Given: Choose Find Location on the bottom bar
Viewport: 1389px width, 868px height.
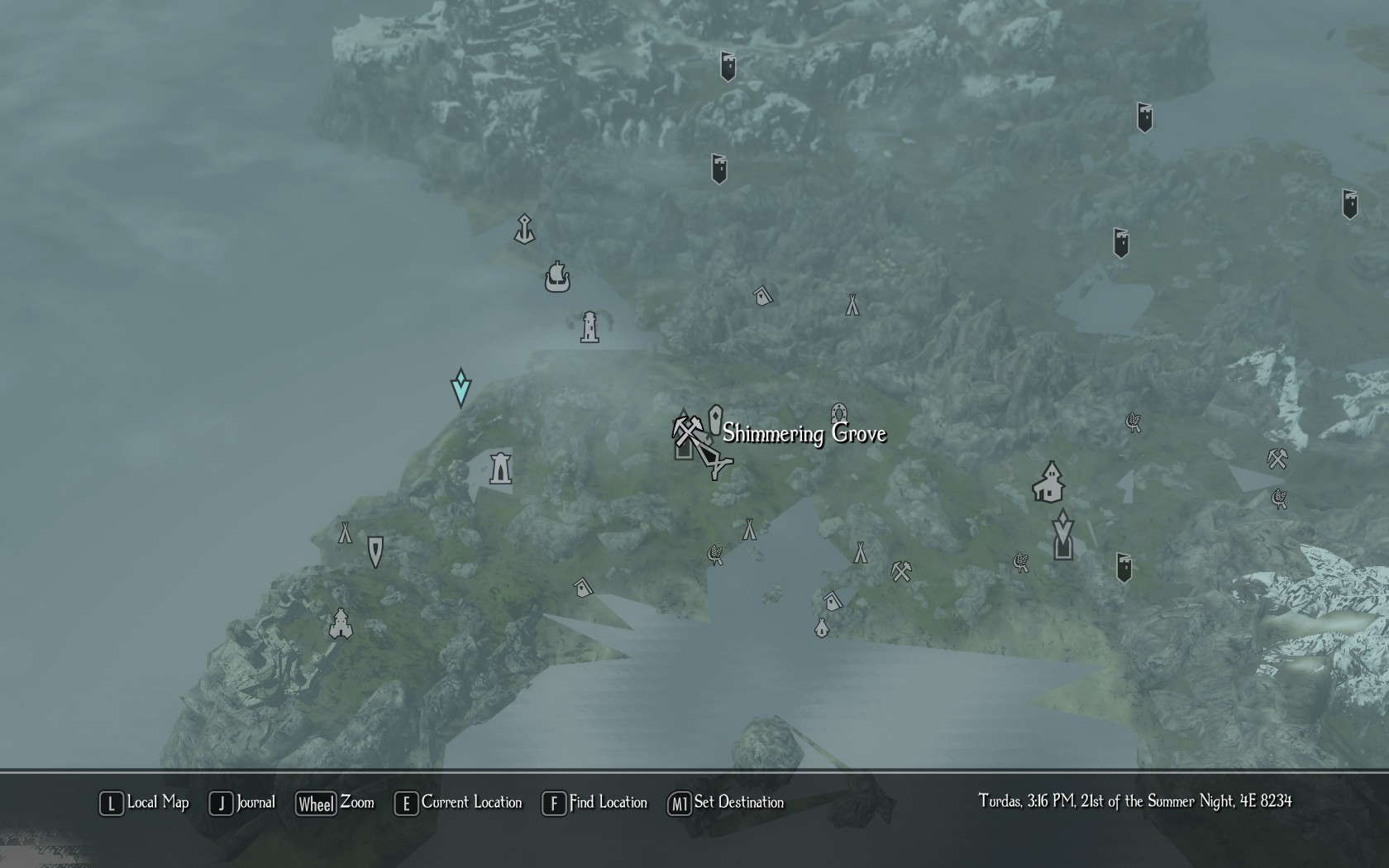Looking at the screenshot, I should [594, 803].
